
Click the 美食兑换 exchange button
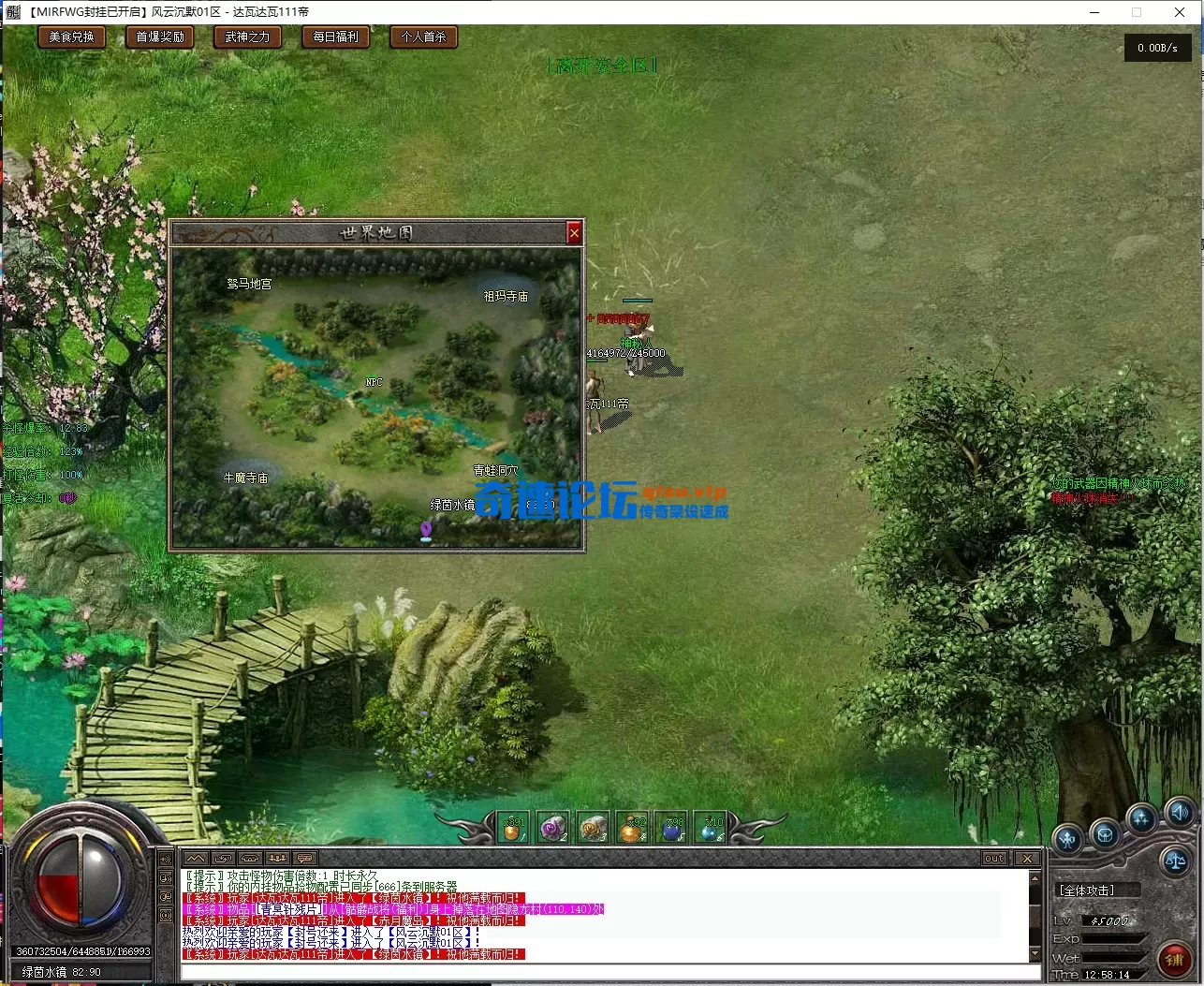coord(71,37)
